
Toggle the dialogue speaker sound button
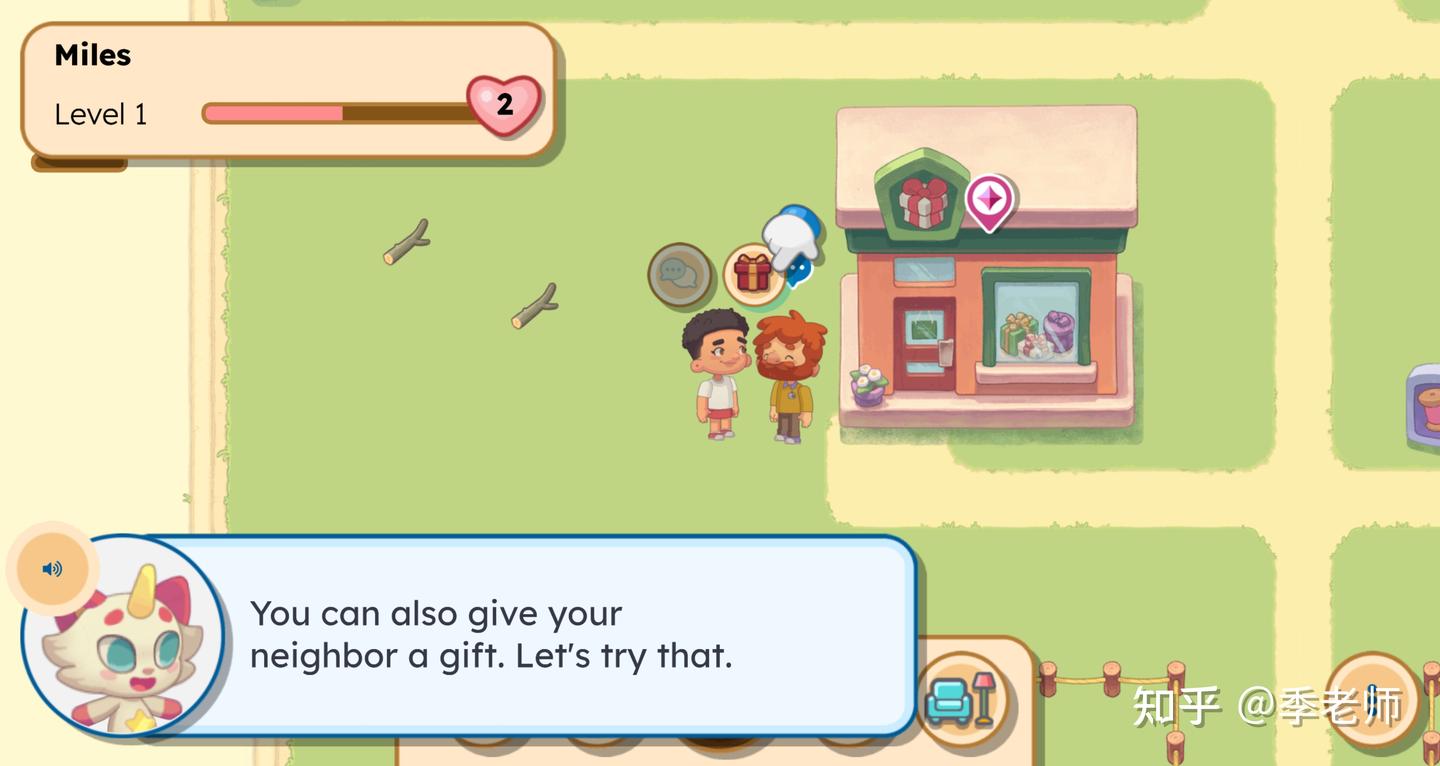(x=52, y=569)
